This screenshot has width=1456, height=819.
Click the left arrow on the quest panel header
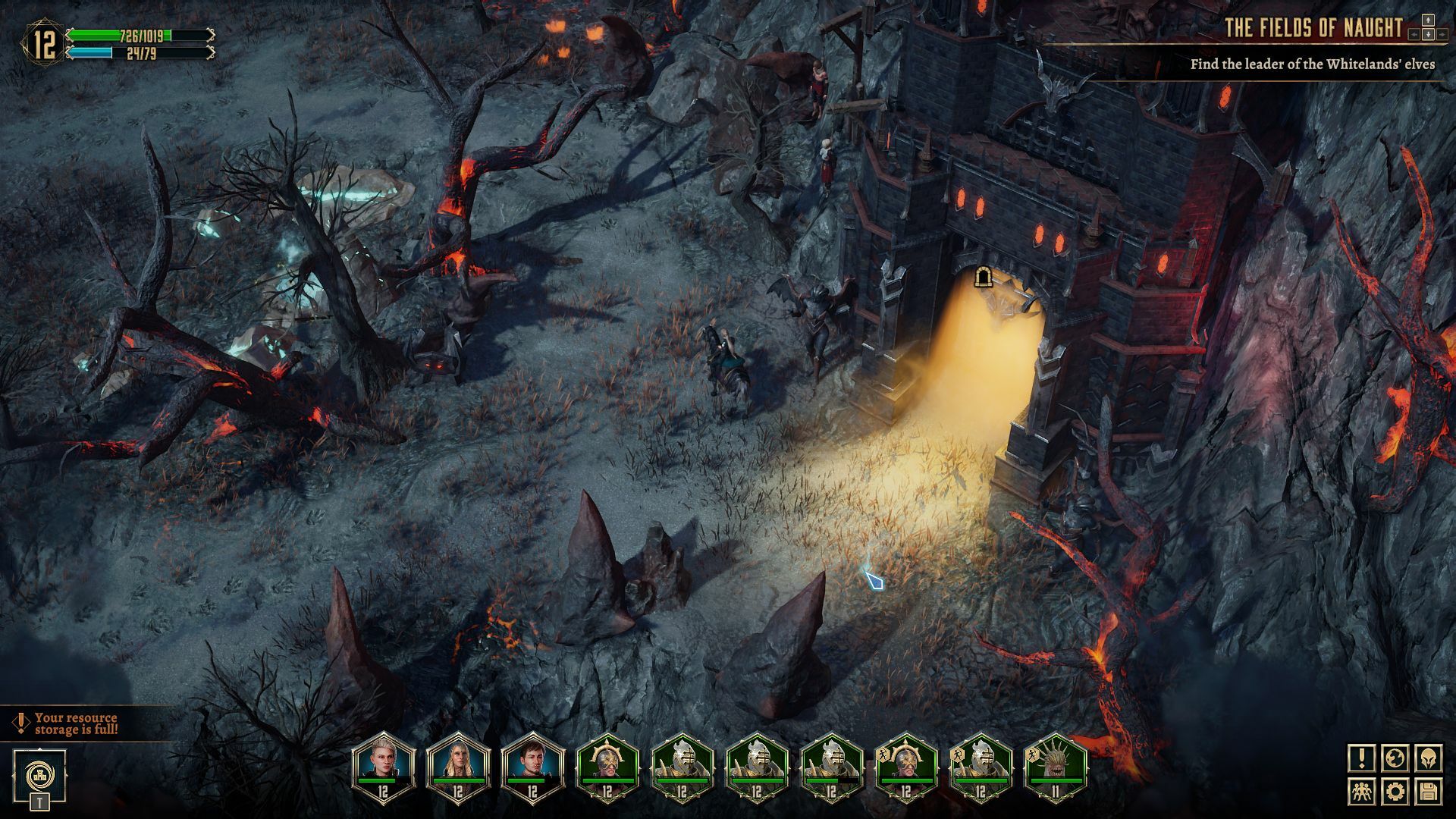(x=1414, y=35)
